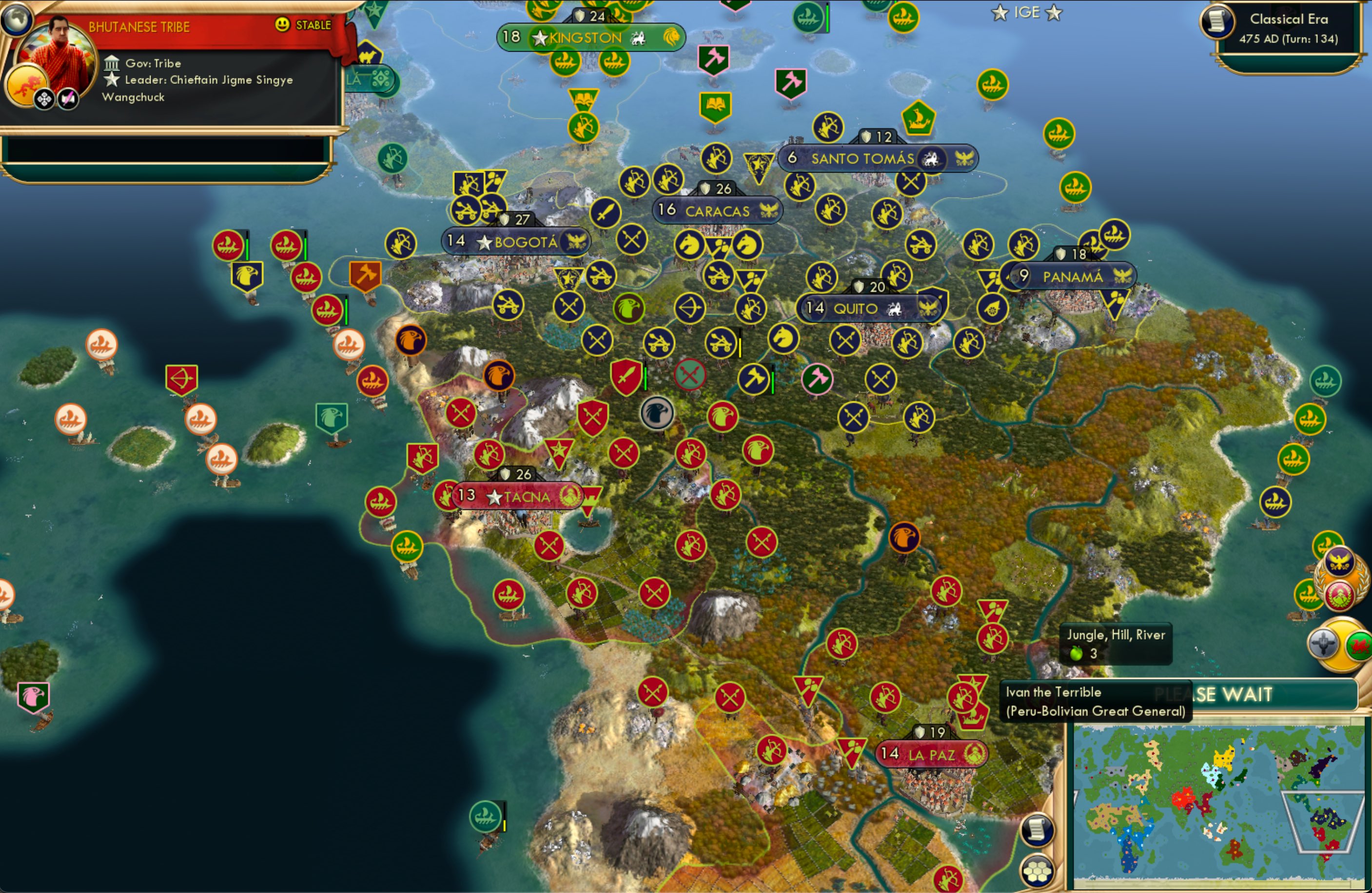This screenshot has width=1372, height=893.
Task: Select the Caracas city banner
Action: [718, 210]
